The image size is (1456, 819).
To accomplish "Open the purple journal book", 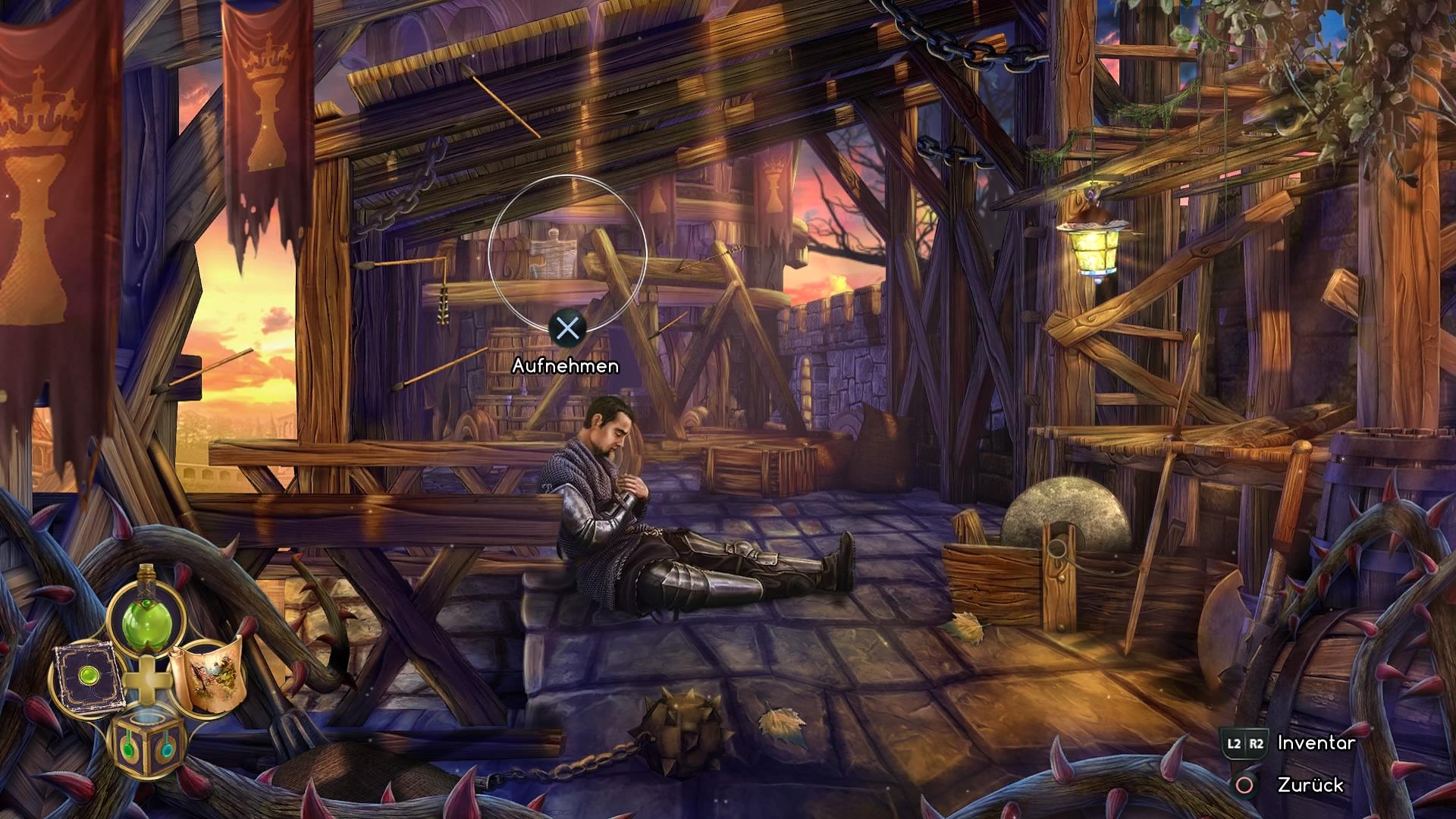I will click(x=86, y=677).
